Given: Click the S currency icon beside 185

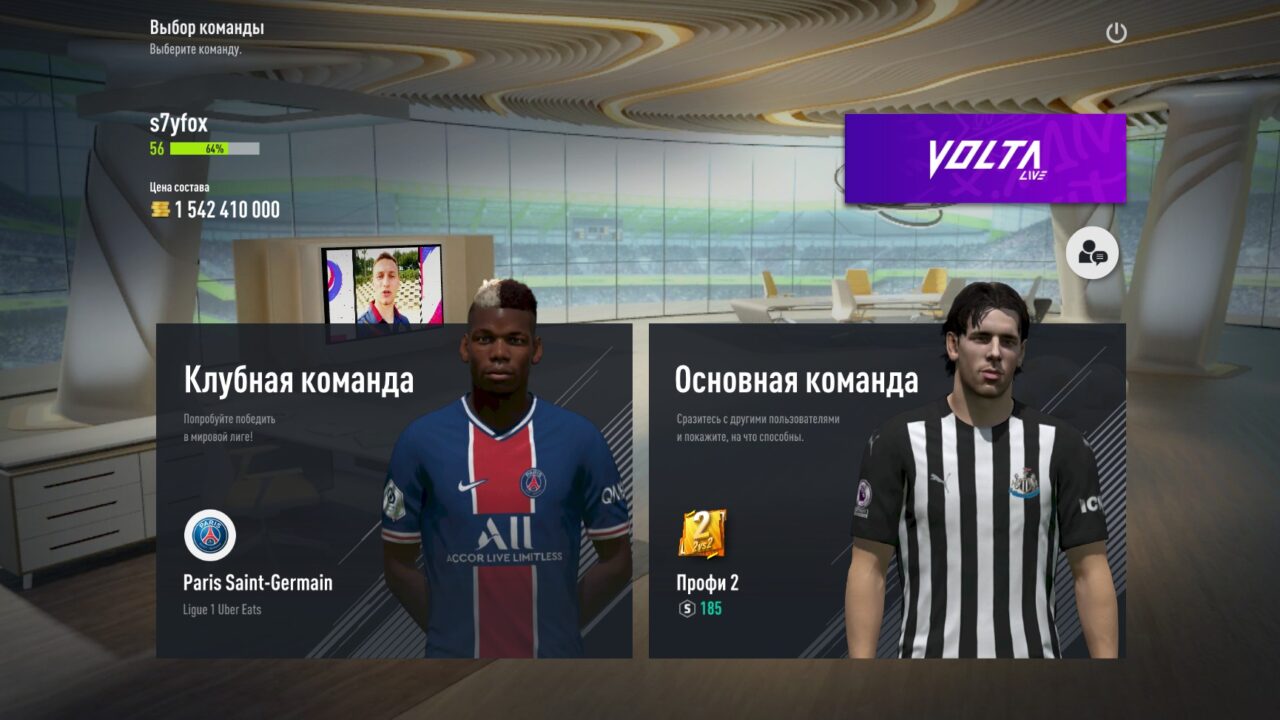Looking at the screenshot, I should [x=686, y=611].
